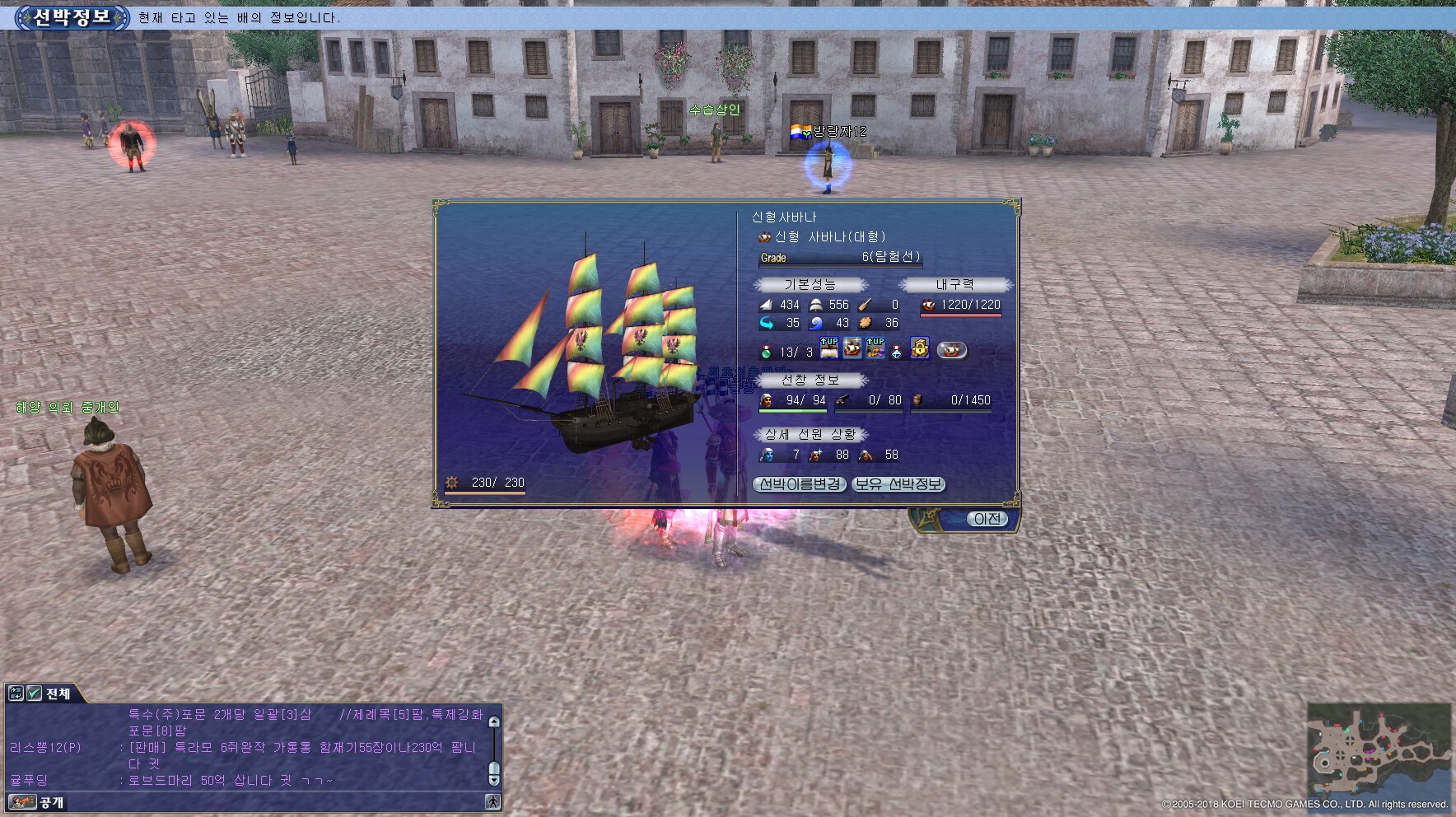Viewport: 1456px width, 817px height.
Task: Select the cargo UP upgrade icon
Action: 875,348
